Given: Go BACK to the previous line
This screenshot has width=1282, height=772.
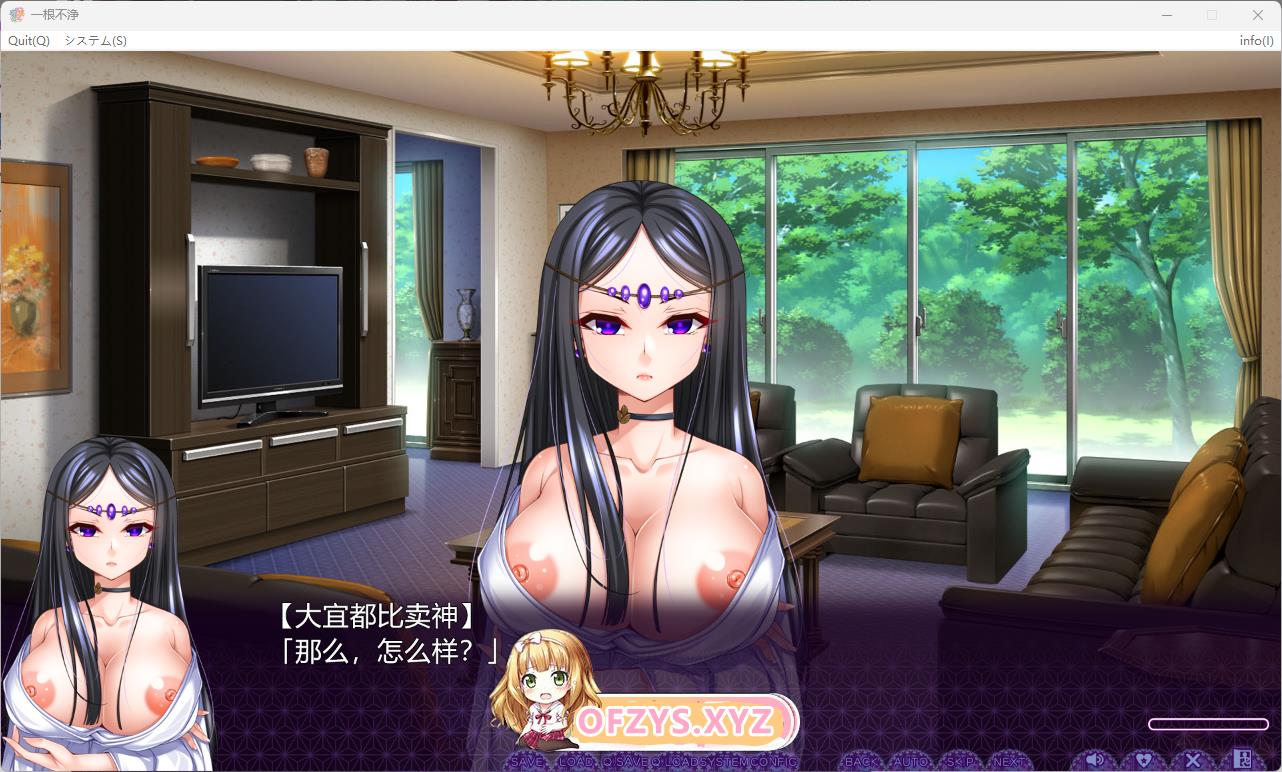Looking at the screenshot, I should tap(861, 761).
